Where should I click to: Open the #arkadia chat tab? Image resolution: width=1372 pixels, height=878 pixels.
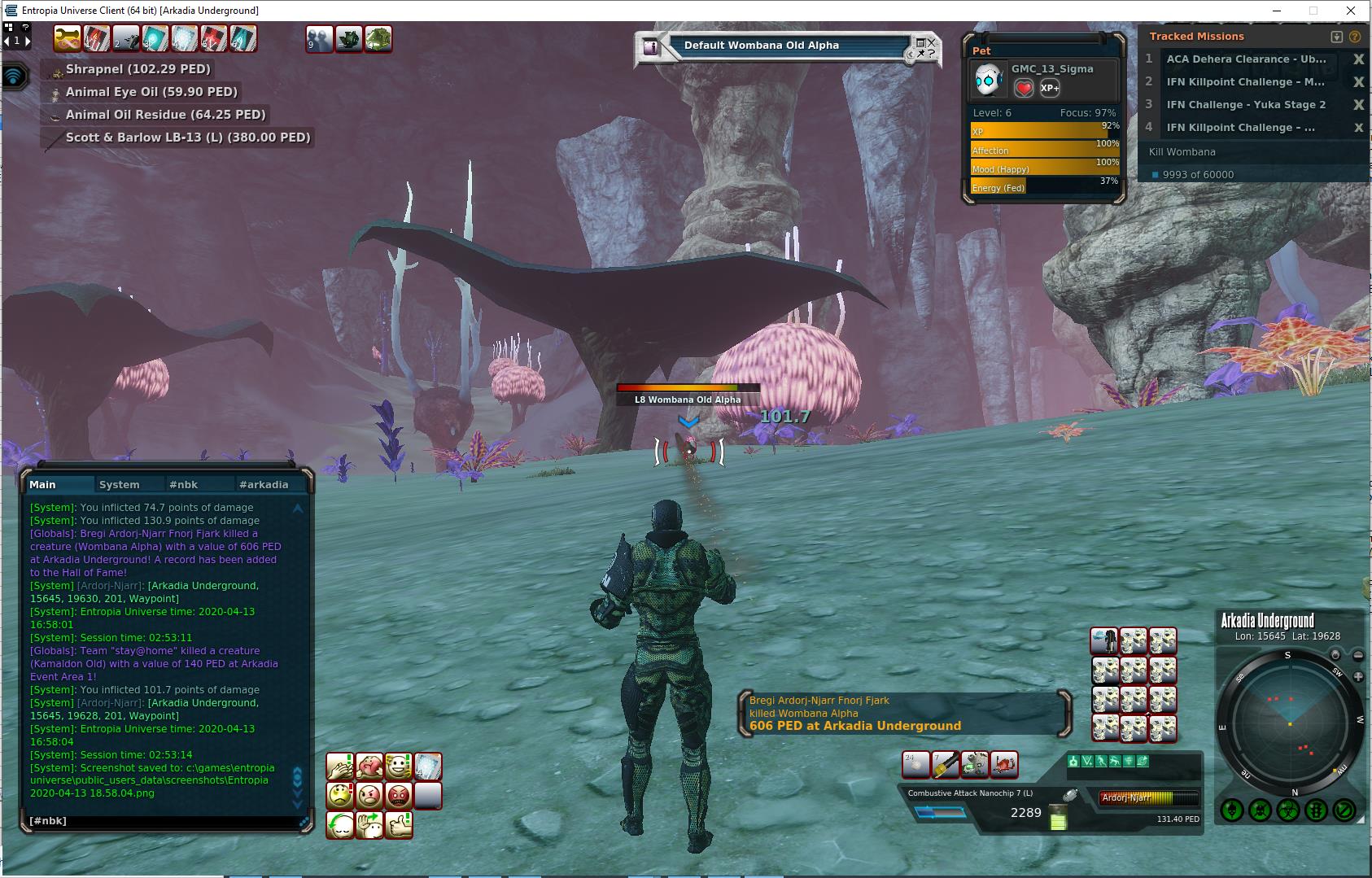pyautogui.click(x=264, y=484)
